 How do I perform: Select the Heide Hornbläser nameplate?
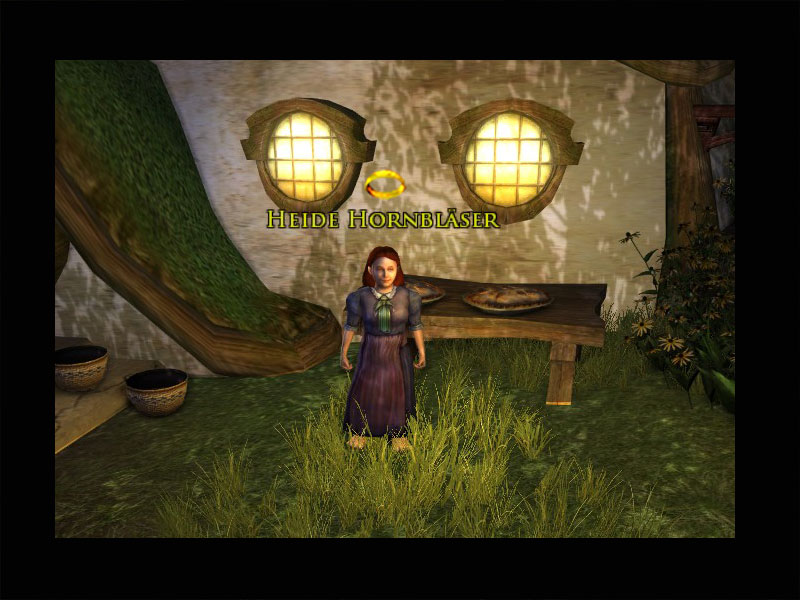point(382,220)
